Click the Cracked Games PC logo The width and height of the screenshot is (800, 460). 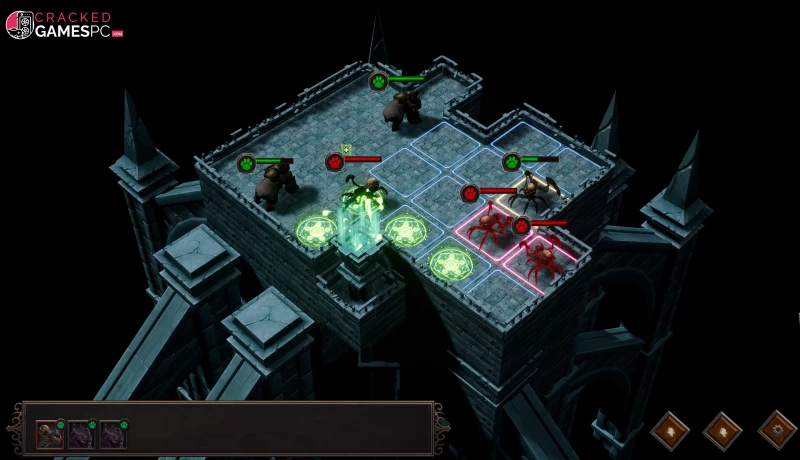[x=64, y=25]
